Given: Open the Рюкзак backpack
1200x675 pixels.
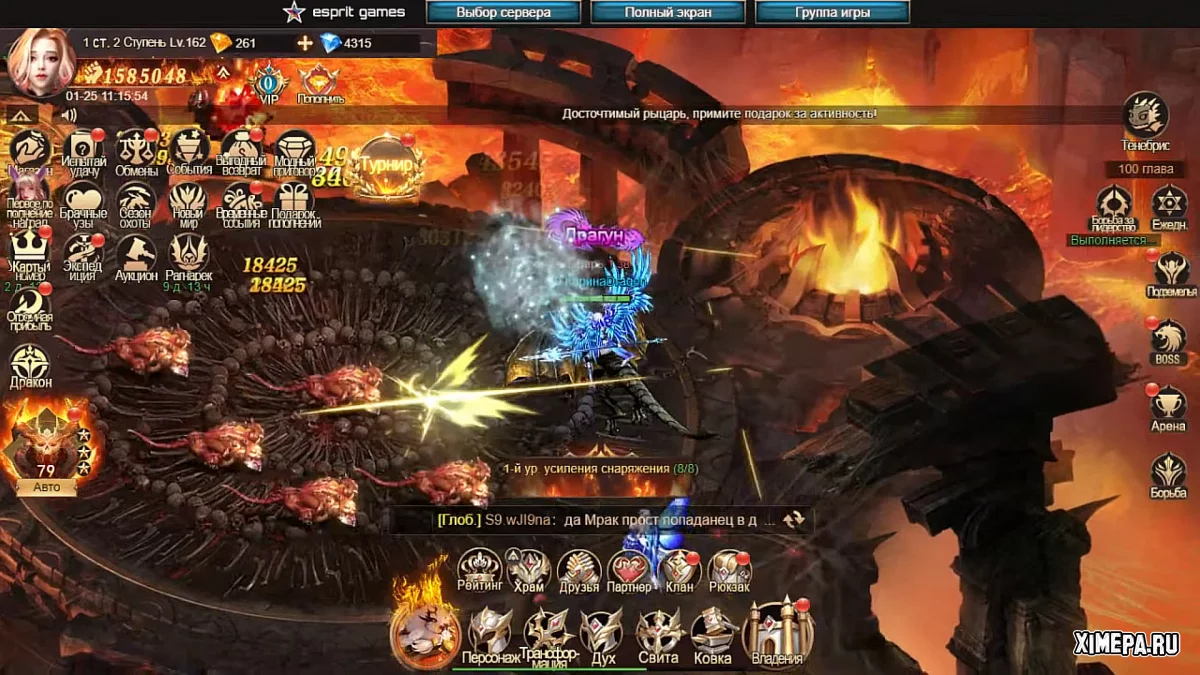Looking at the screenshot, I should point(729,571).
